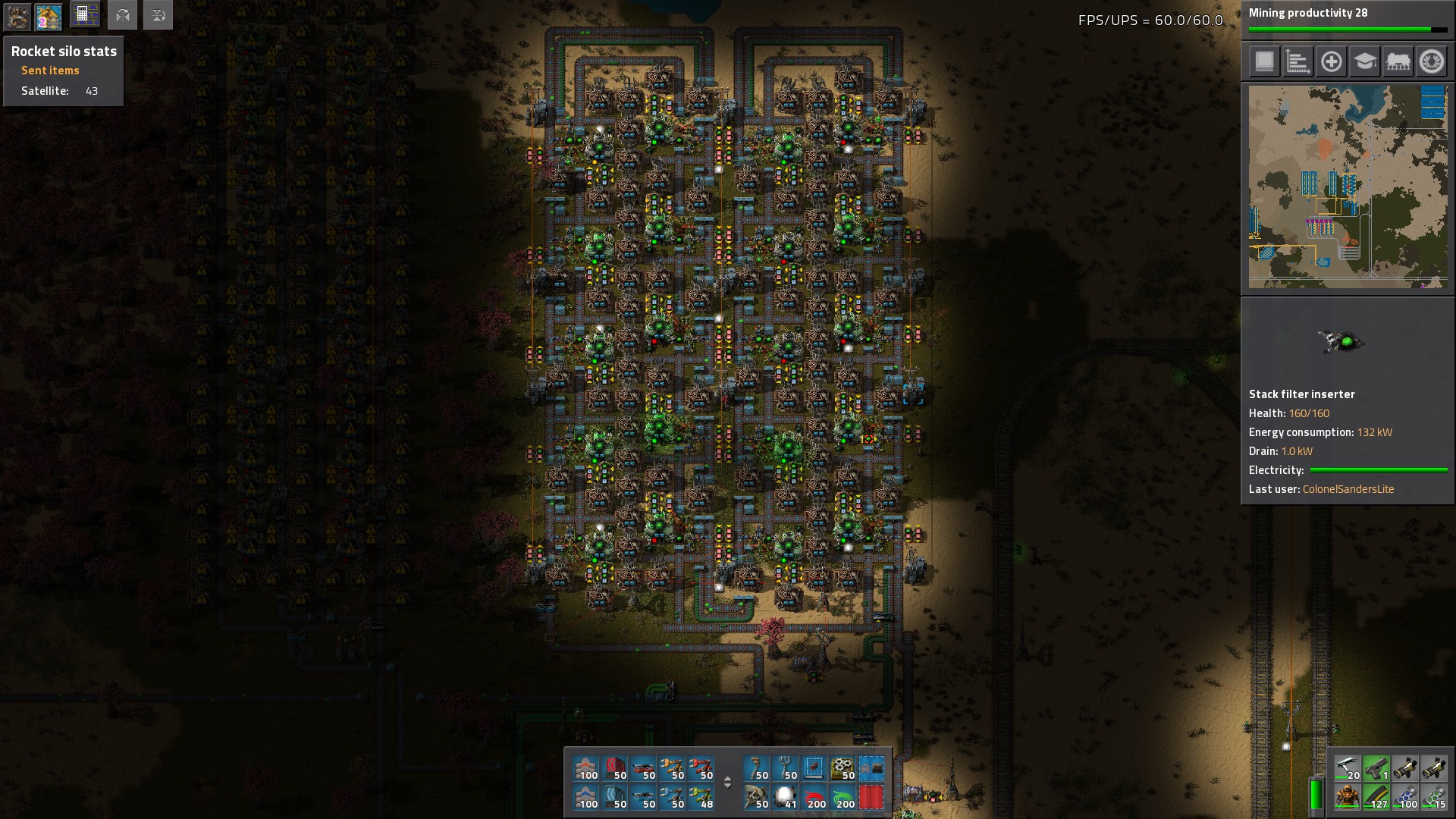This screenshot has width=1456, height=819.
Task: Pick the green stack filter inserter slot
Action: click(x=701, y=797)
